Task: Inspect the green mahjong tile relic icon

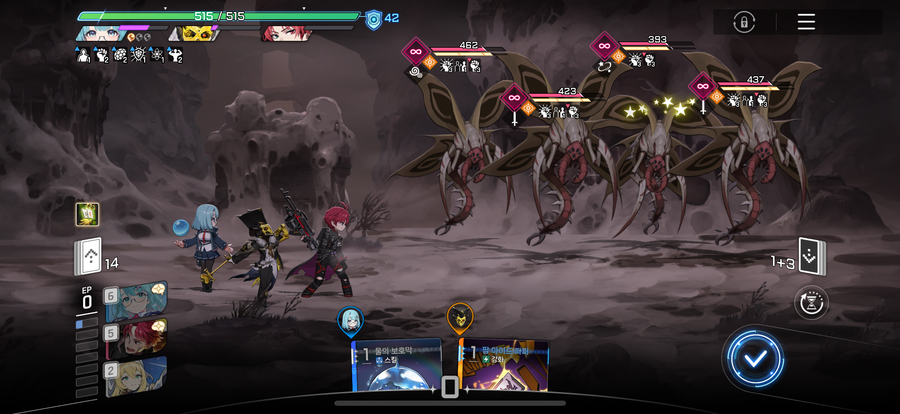Action: pyautogui.click(x=87, y=214)
